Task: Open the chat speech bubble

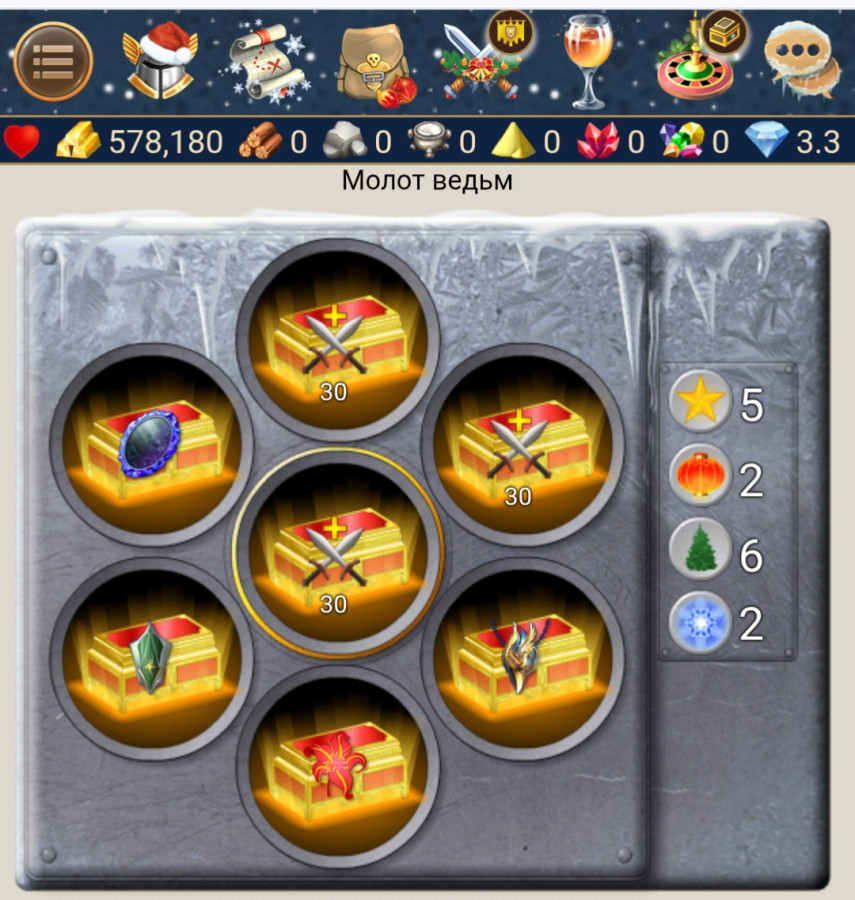Action: (801, 60)
